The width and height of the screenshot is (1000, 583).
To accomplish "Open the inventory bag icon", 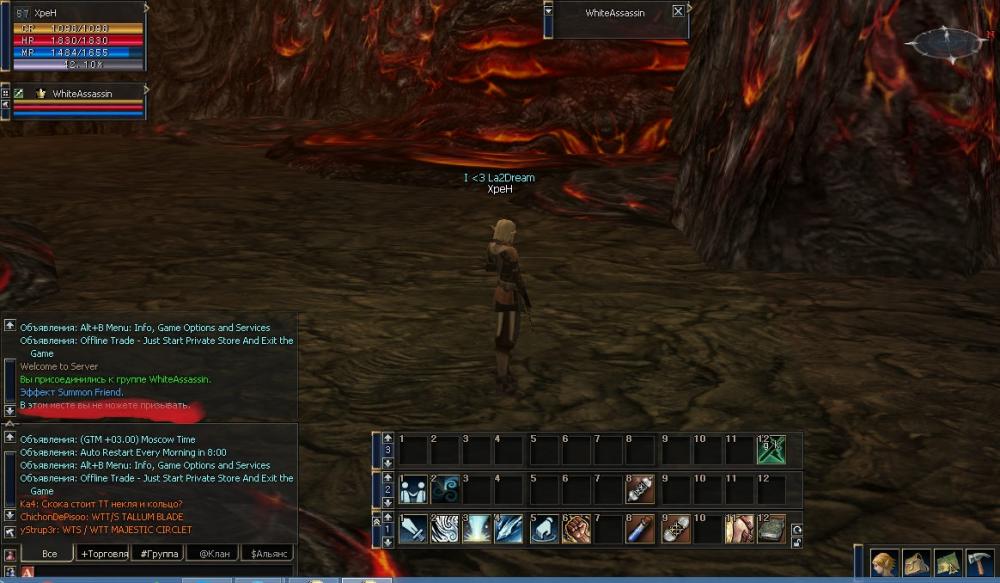I will tap(916, 564).
